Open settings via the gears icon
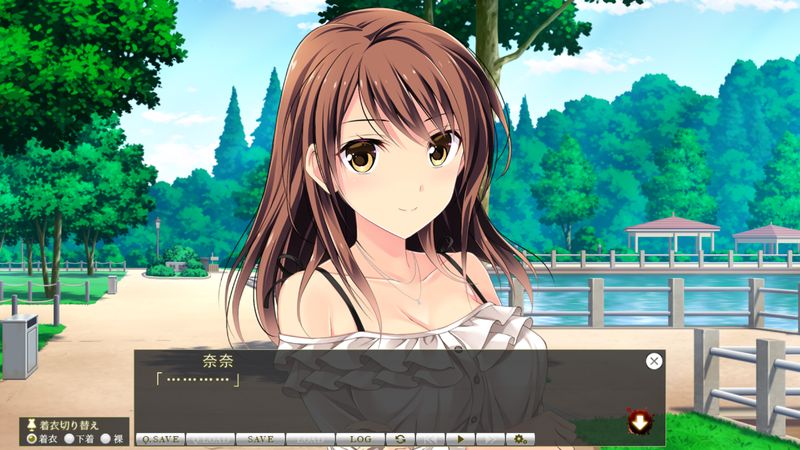The height and width of the screenshot is (450, 800). (520, 439)
